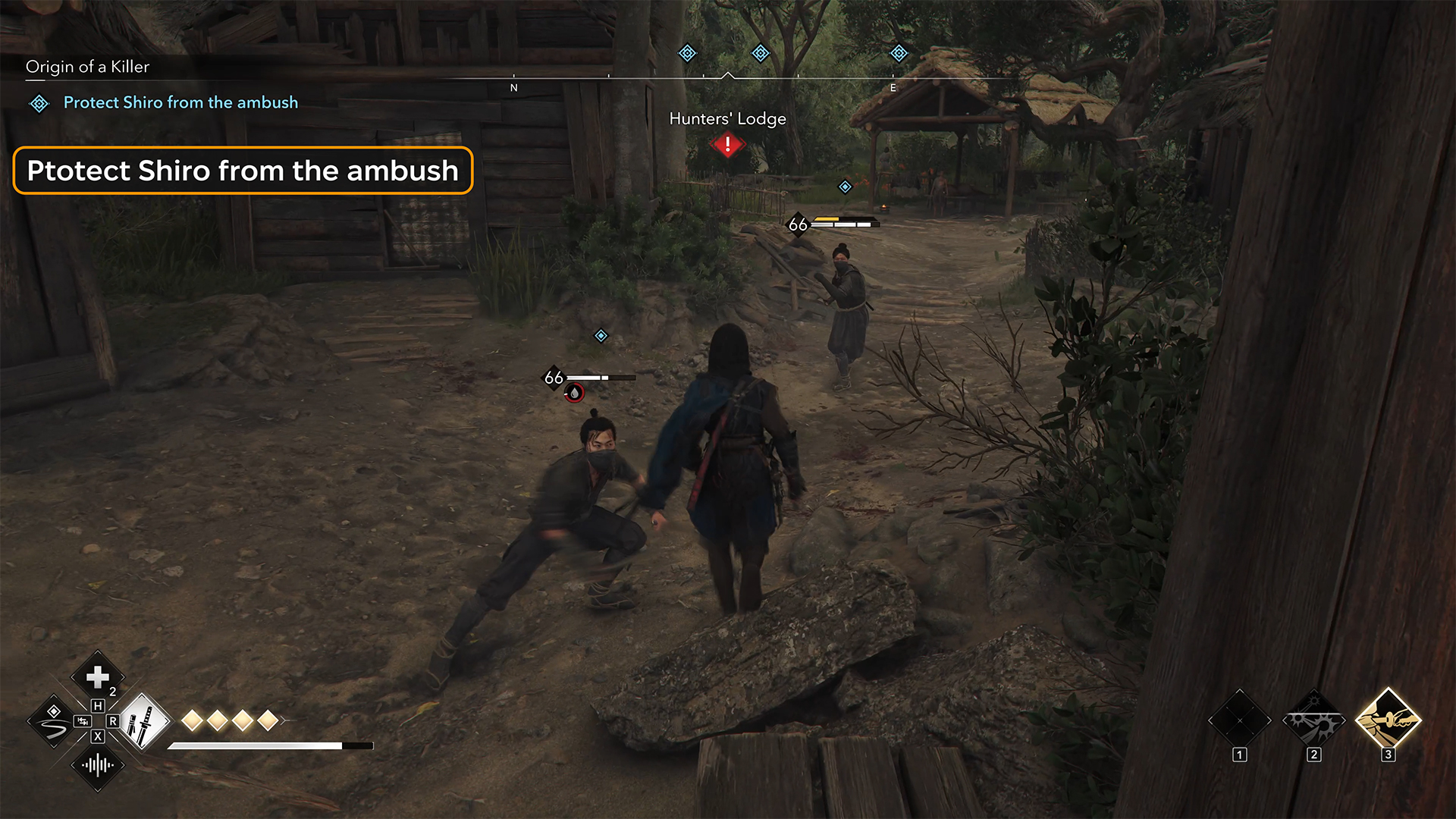Use the glowing gold sword-draw ability
Image resolution: width=1456 pixels, height=819 pixels.
[1388, 720]
